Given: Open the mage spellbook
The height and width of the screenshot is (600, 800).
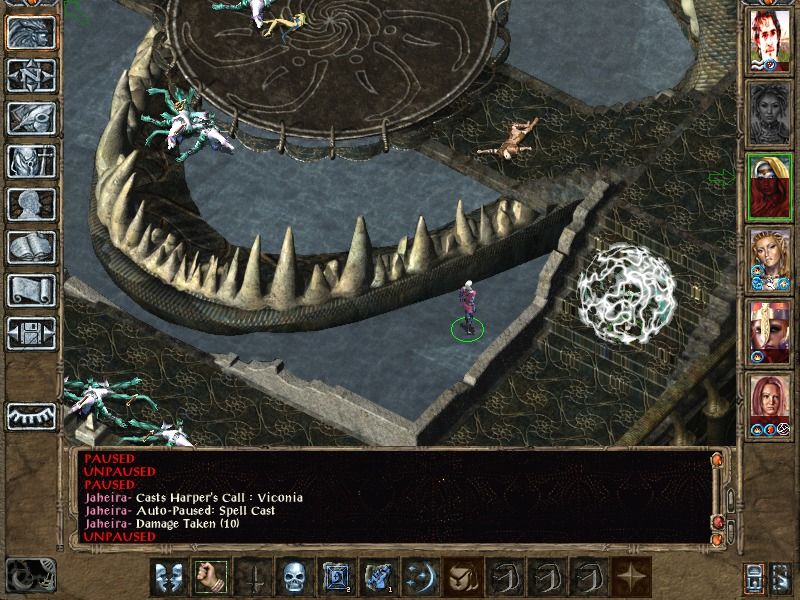Looking at the screenshot, I should click(x=30, y=247).
